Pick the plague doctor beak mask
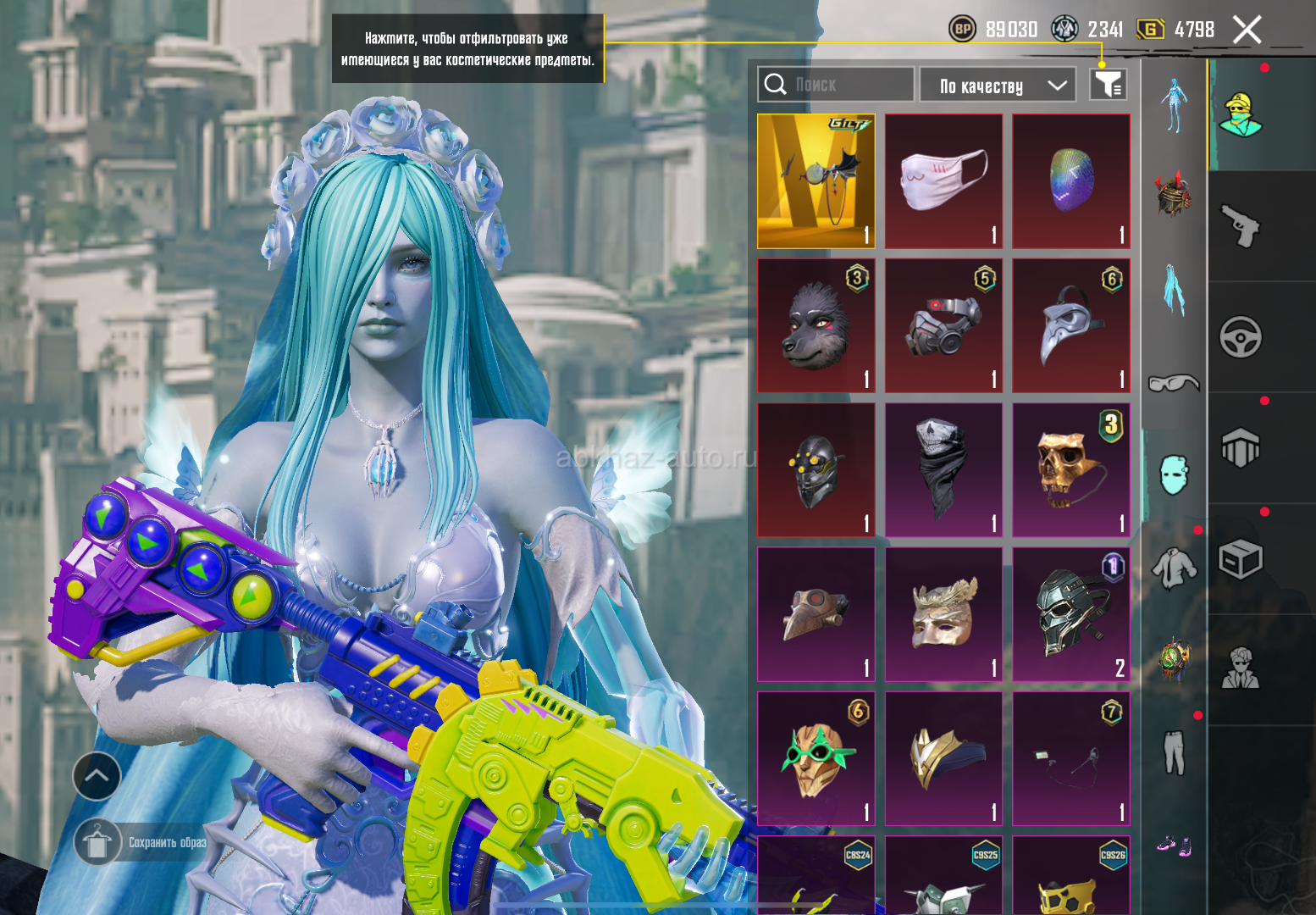This screenshot has height=915, width=1316. tap(1071, 326)
